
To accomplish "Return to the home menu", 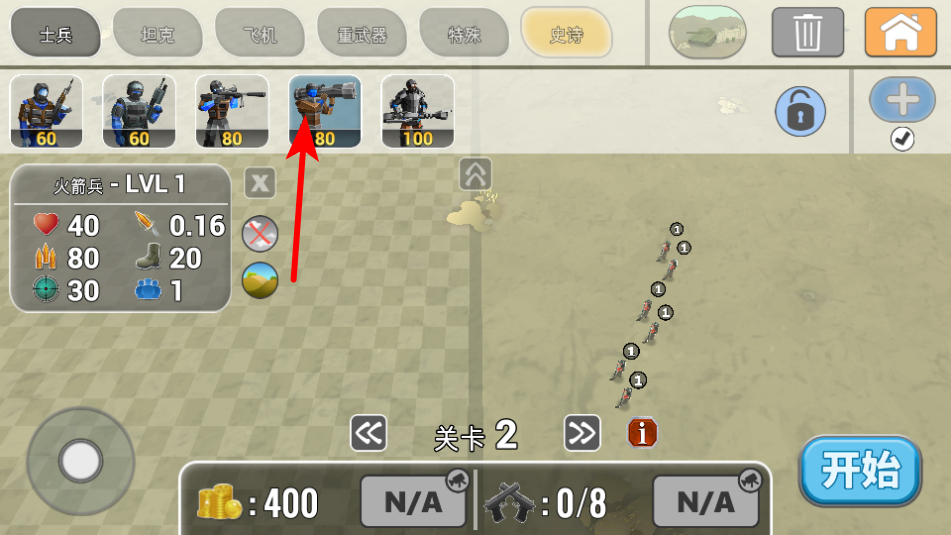I will [x=901, y=32].
